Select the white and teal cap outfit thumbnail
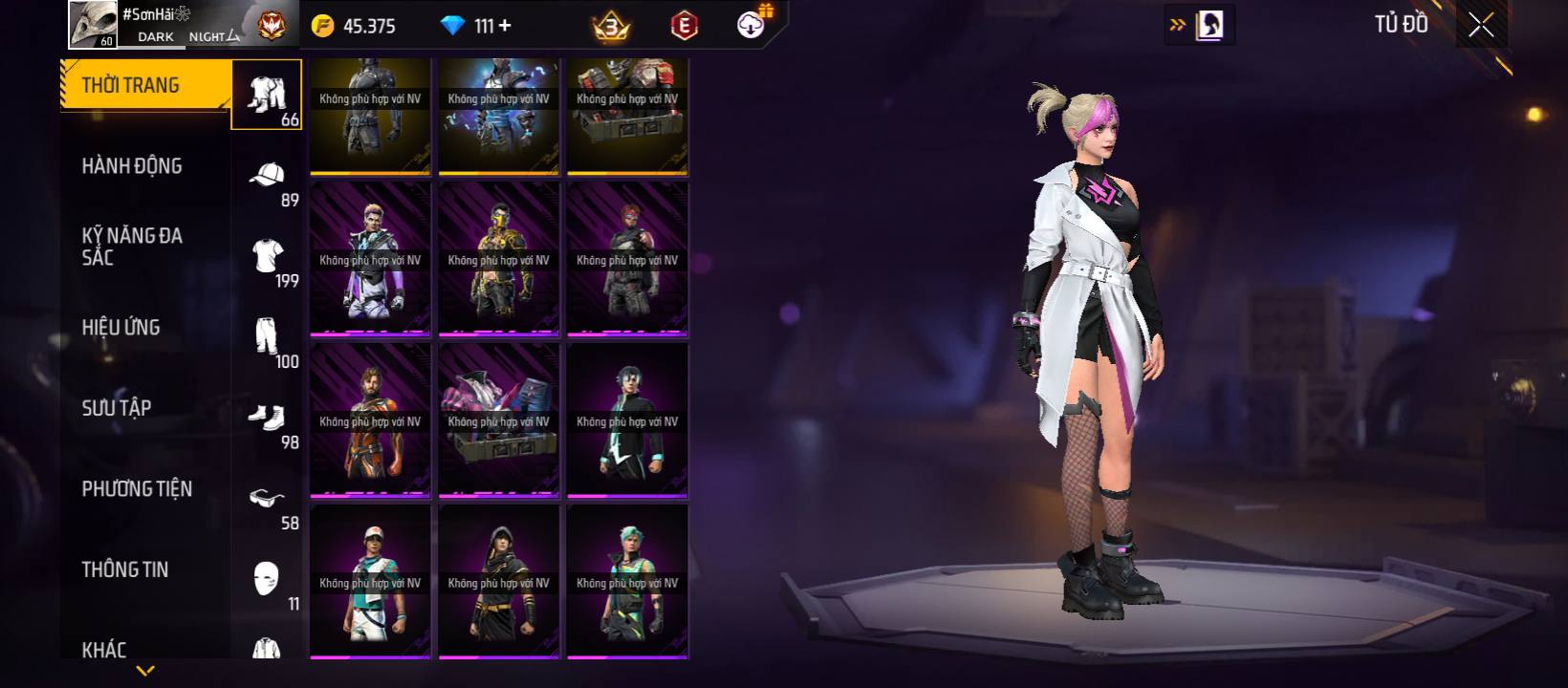Screen dimensions: 1568x688 pos(370,581)
